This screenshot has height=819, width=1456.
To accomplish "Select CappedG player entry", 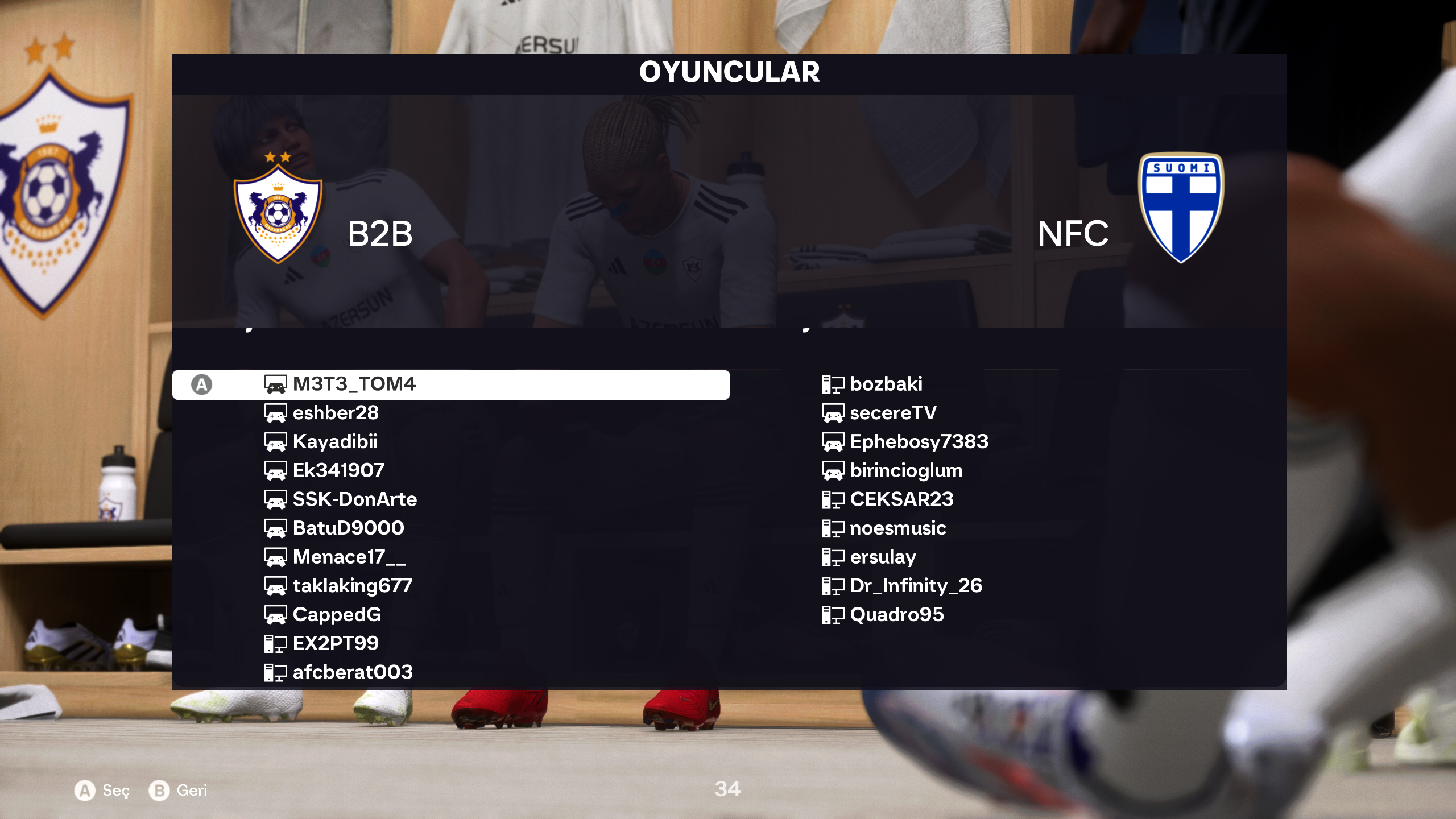I will tap(337, 615).
